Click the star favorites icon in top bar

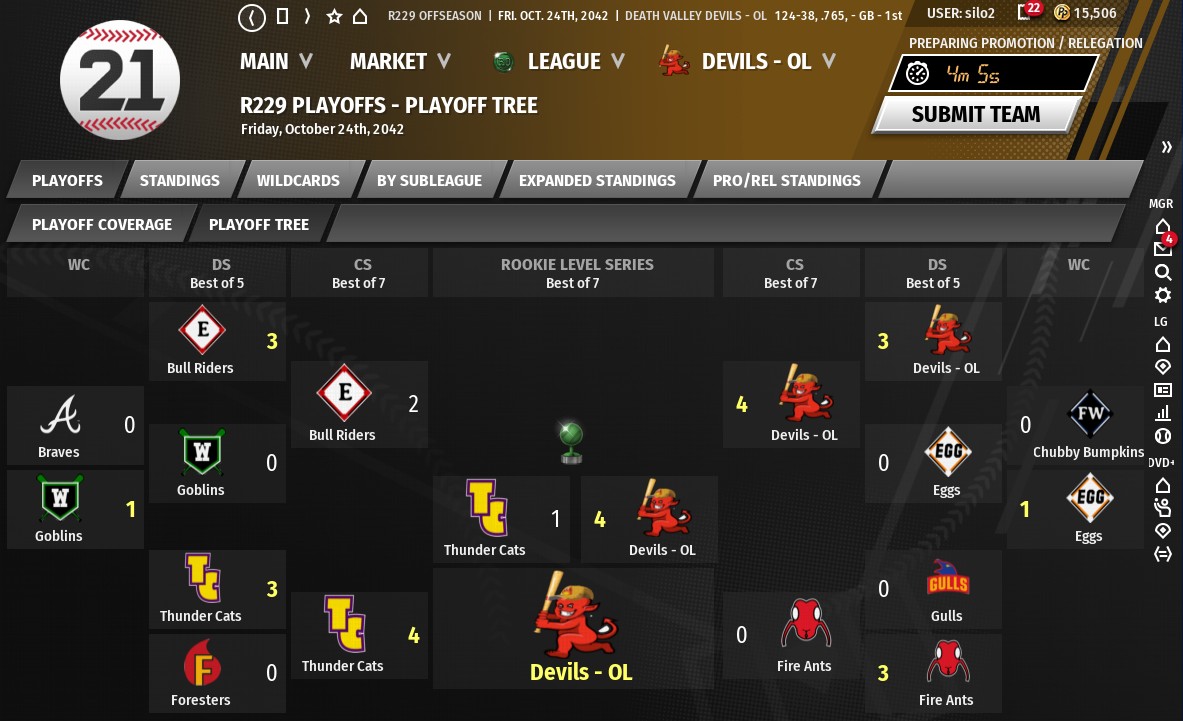coord(334,16)
